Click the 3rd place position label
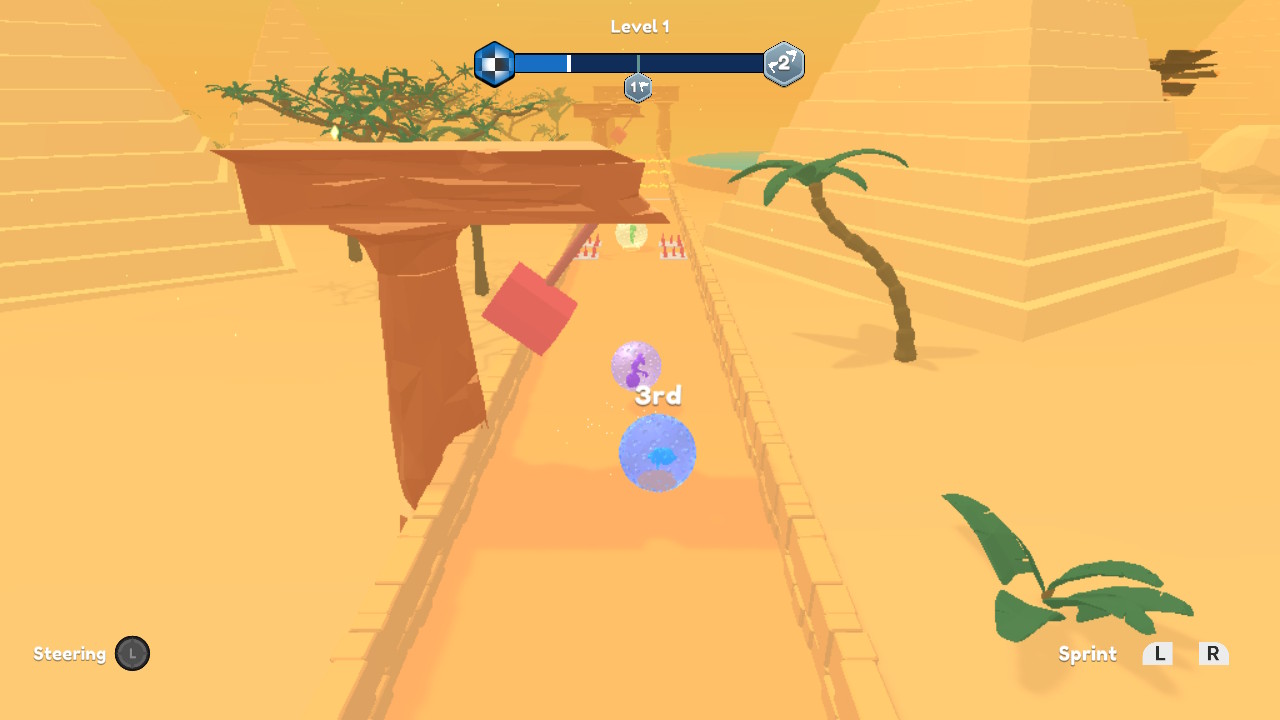 pos(659,395)
